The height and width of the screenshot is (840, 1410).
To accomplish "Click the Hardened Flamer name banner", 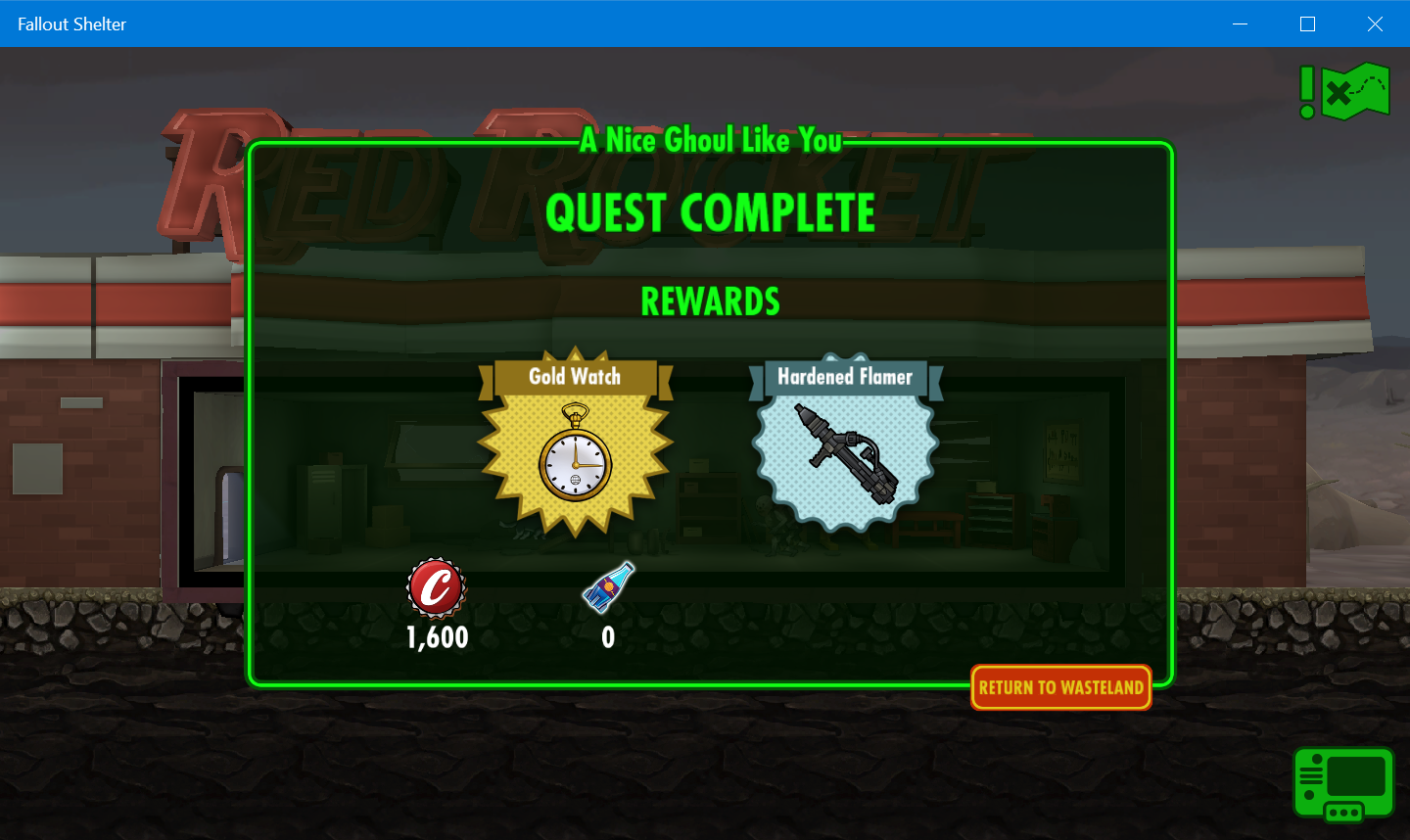I will click(844, 377).
